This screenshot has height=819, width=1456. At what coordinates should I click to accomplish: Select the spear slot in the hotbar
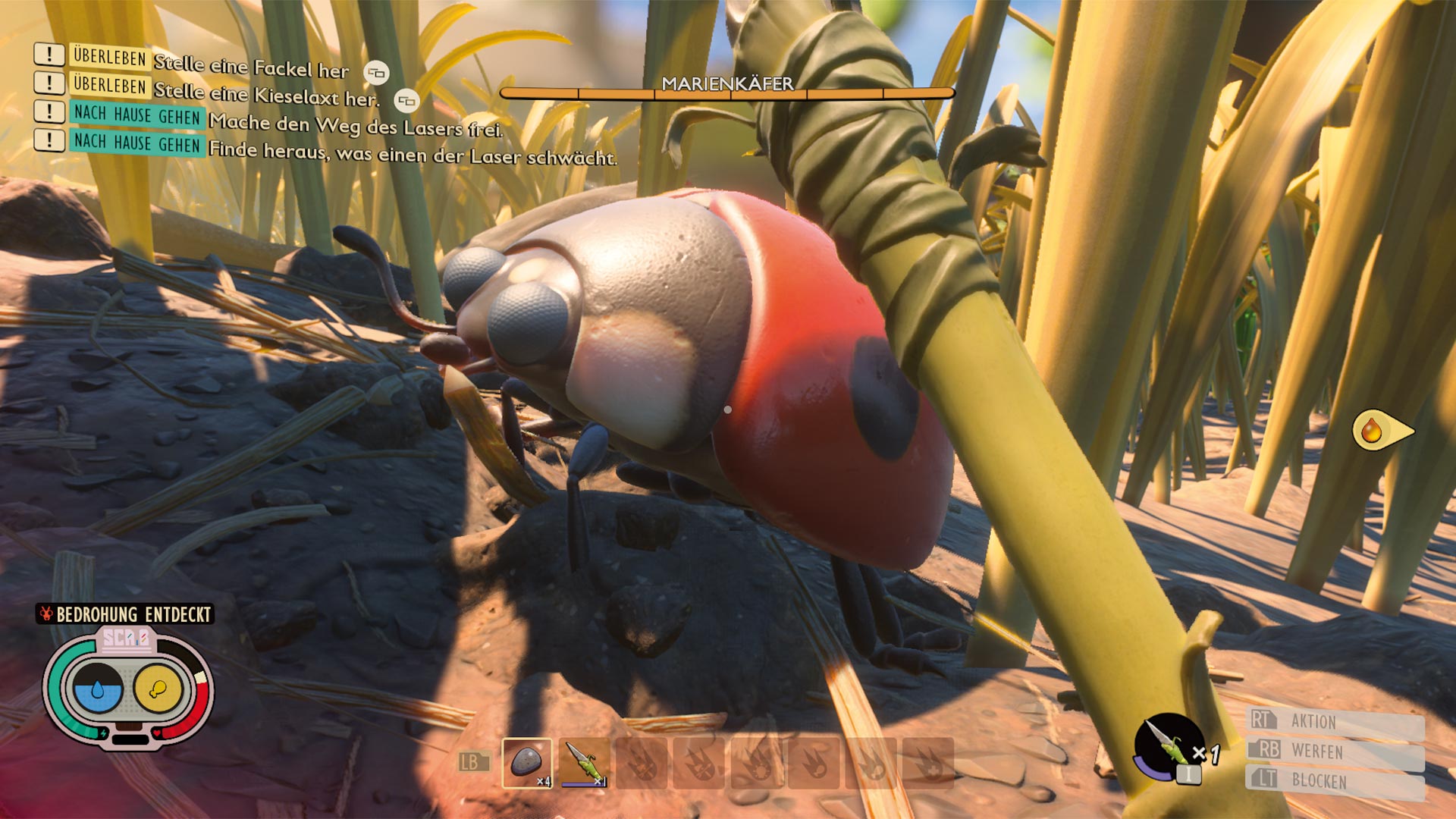coord(585,763)
